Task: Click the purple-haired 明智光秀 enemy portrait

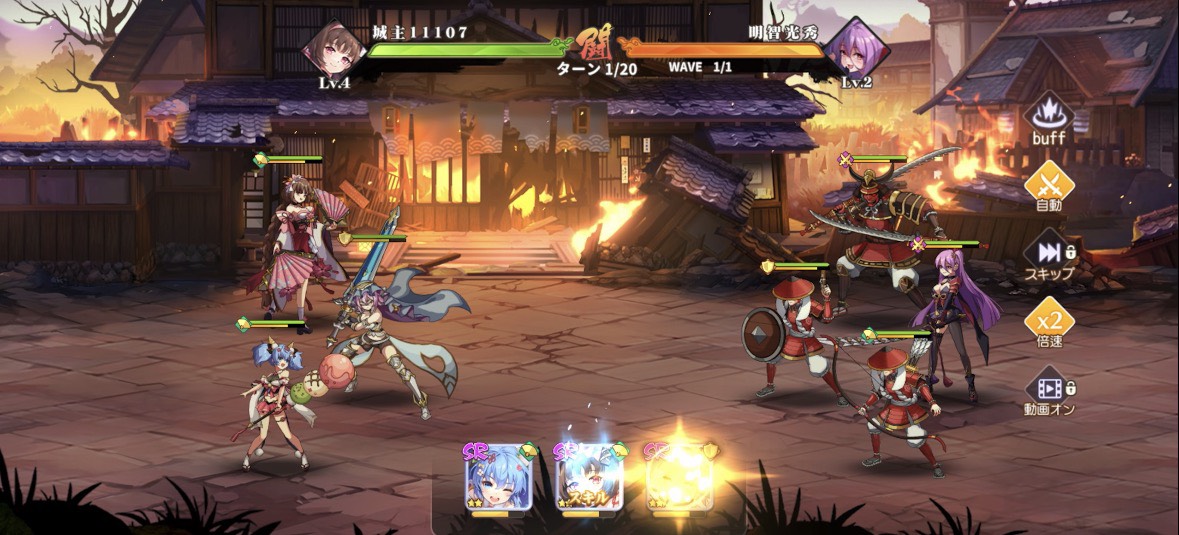Action: pyautogui.click(x=857, y=47)
